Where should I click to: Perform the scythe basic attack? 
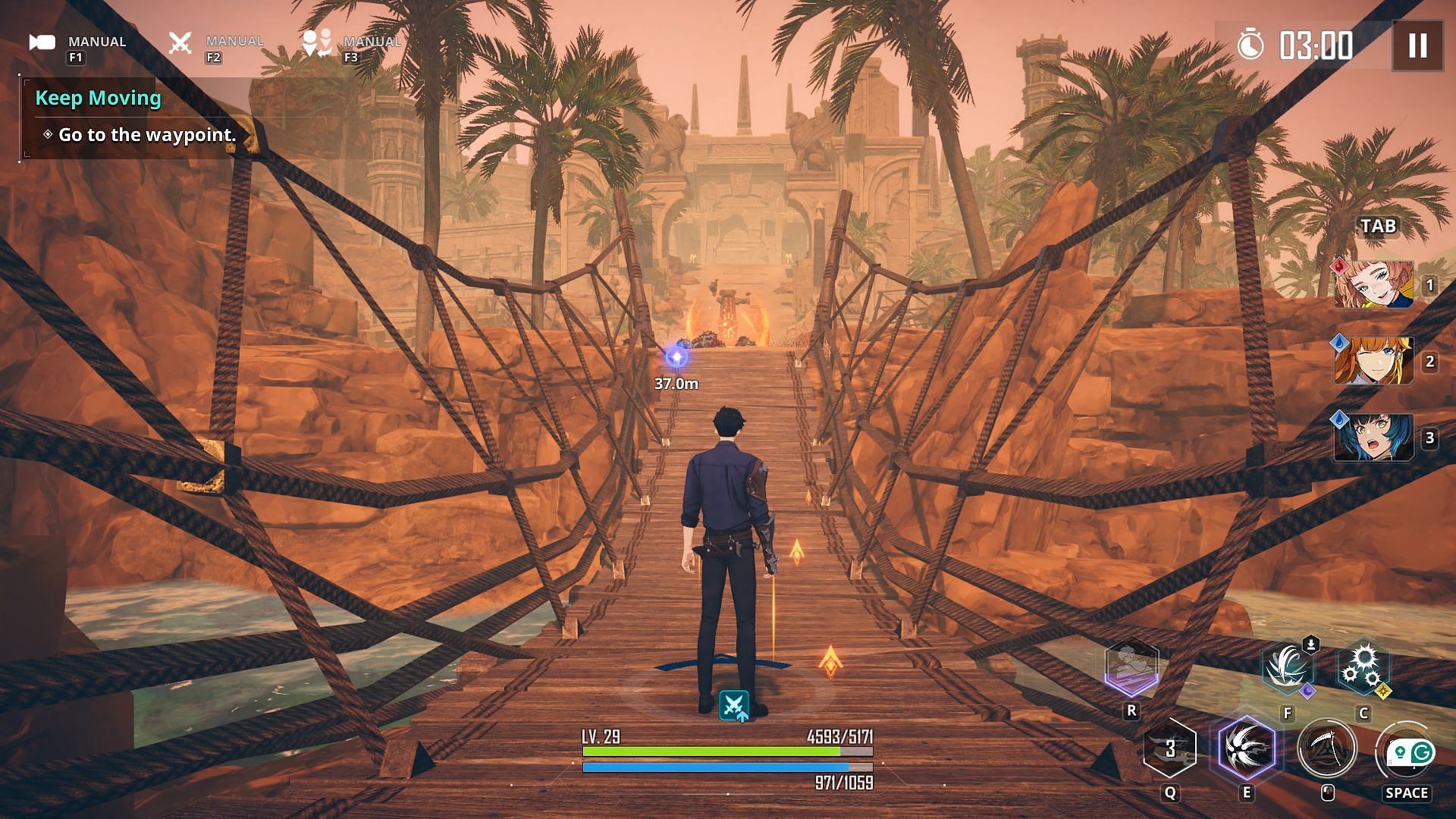[1326, 749]
